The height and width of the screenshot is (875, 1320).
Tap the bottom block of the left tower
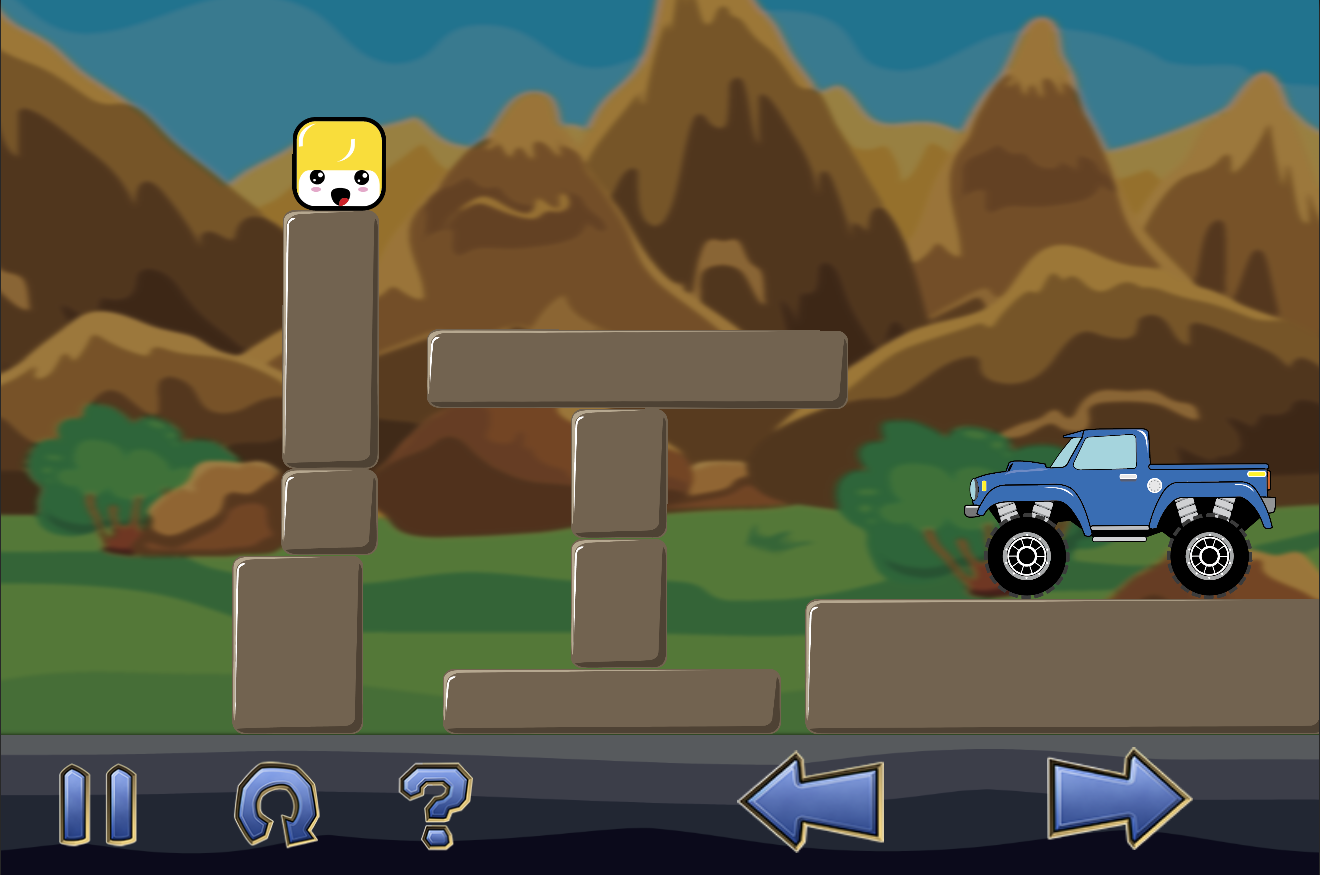297,650
